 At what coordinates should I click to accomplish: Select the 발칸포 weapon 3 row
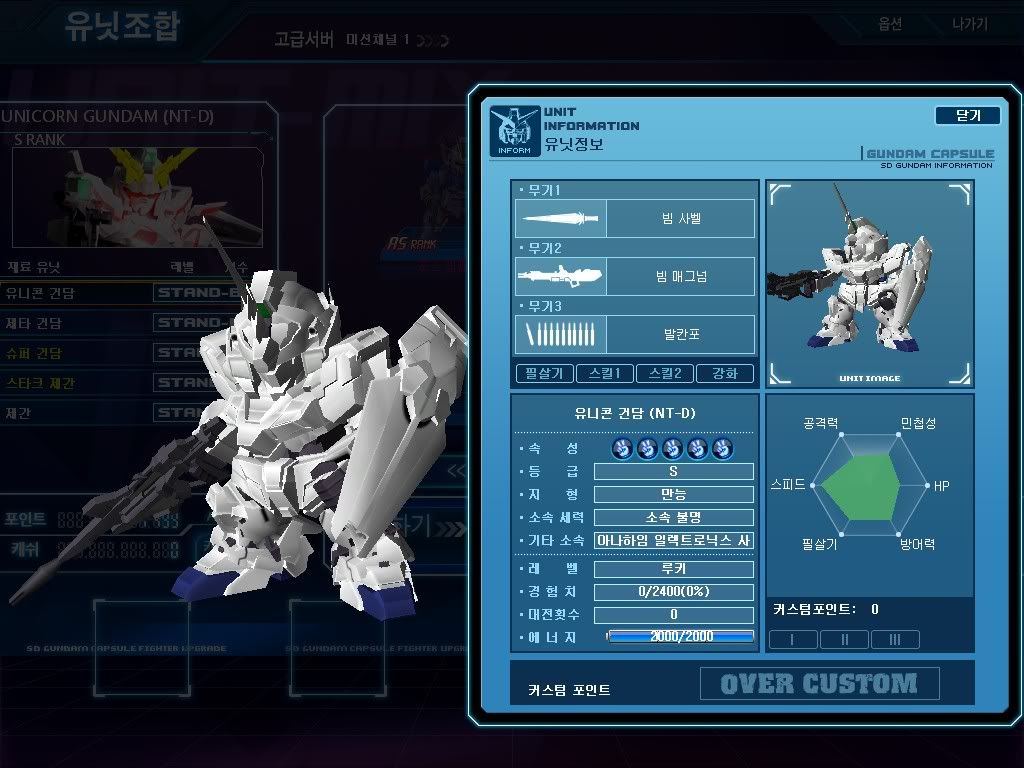tap(634, 334)
